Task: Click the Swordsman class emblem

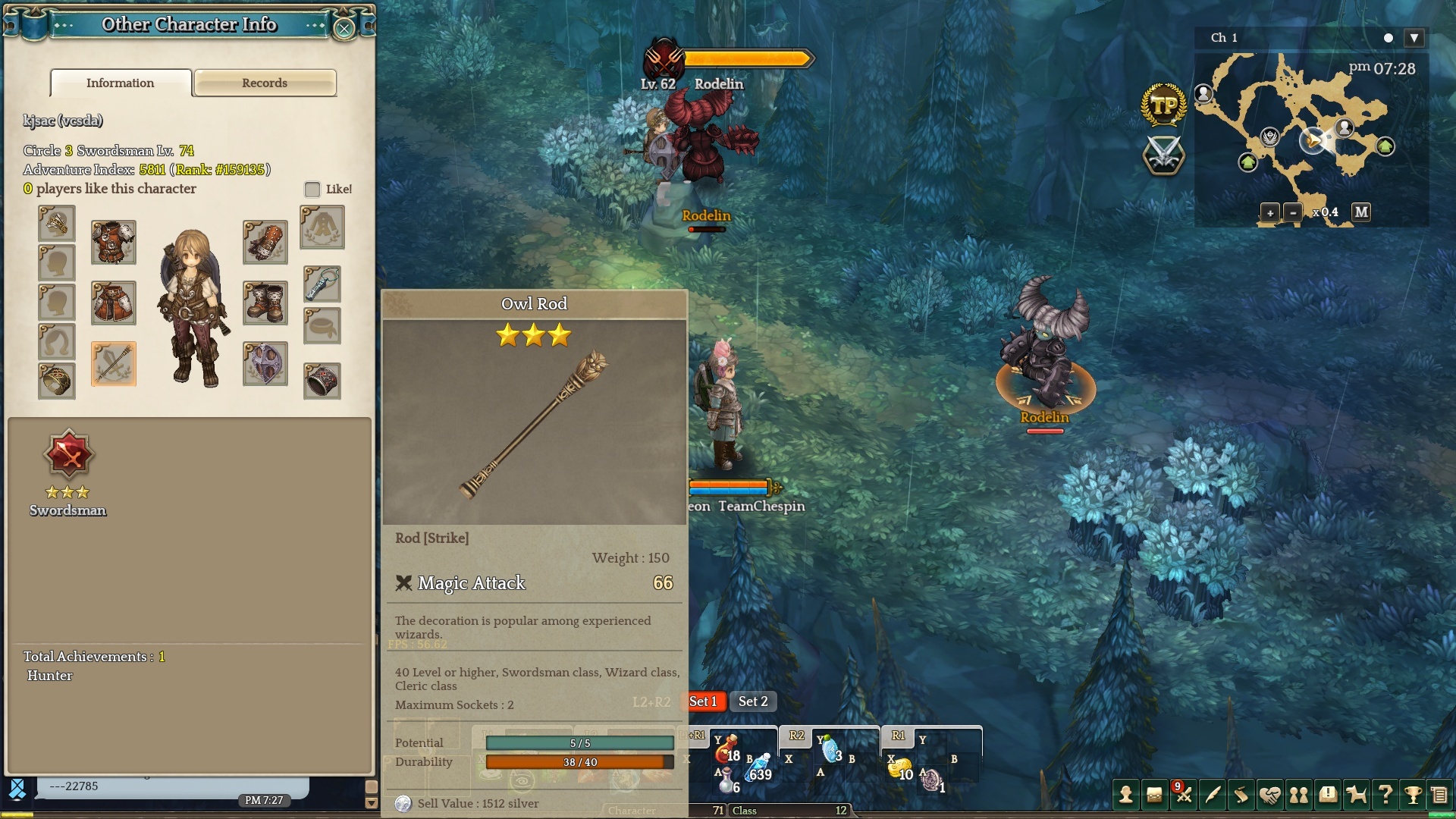Action: (x=68, y=455)
